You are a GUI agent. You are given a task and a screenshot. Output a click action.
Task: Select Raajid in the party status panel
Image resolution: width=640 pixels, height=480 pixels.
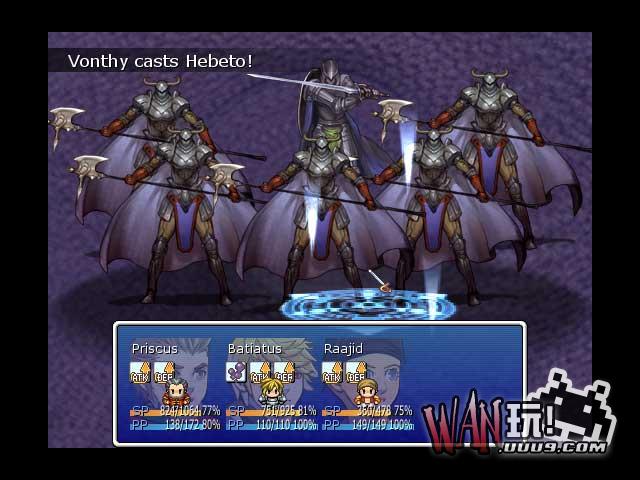pos(343,348)
